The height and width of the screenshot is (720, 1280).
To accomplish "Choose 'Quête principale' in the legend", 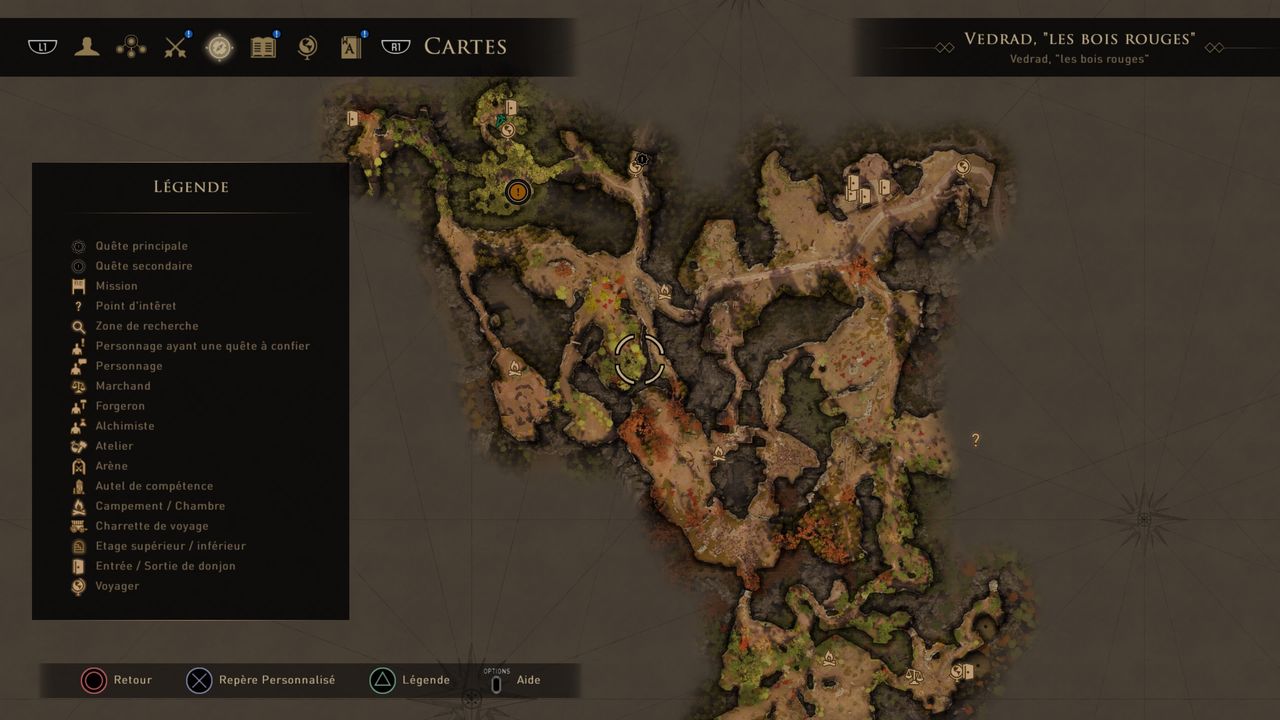I will pyautogui.click(x=141, y=246).
